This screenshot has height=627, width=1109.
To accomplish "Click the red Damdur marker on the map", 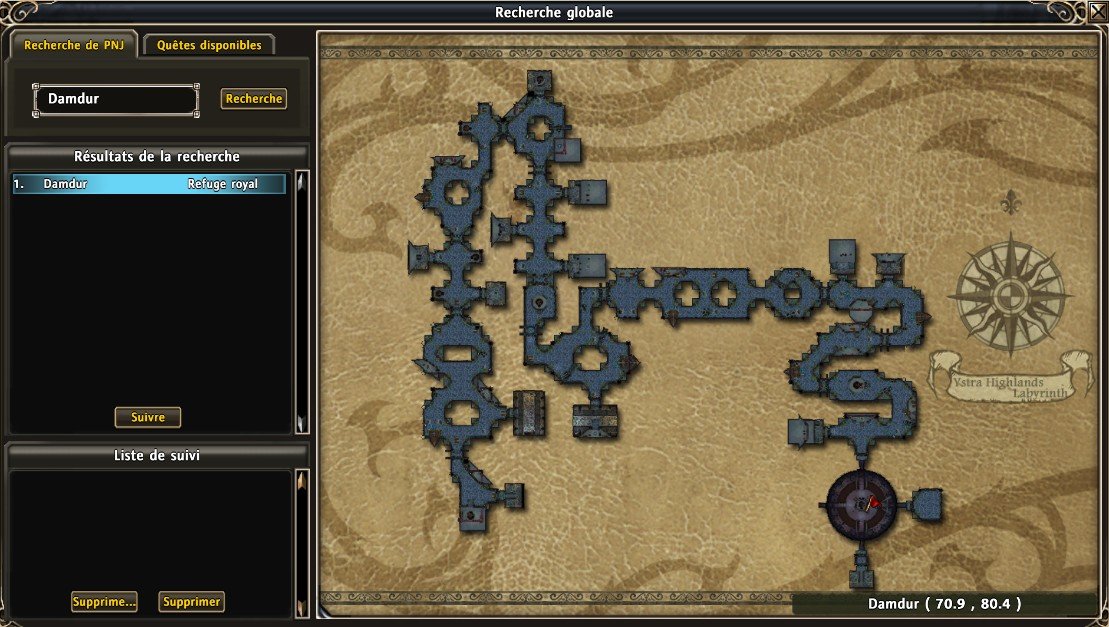I will 873,502.
